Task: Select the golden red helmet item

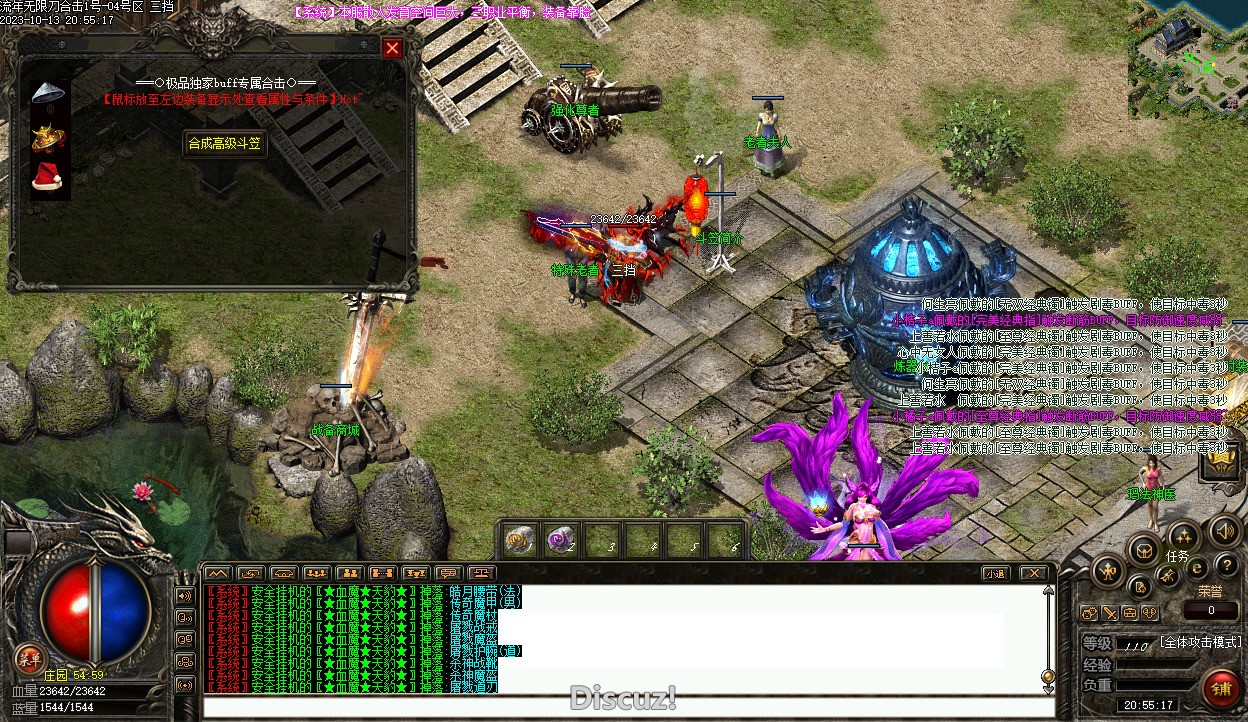Action: tap(47, 138)
